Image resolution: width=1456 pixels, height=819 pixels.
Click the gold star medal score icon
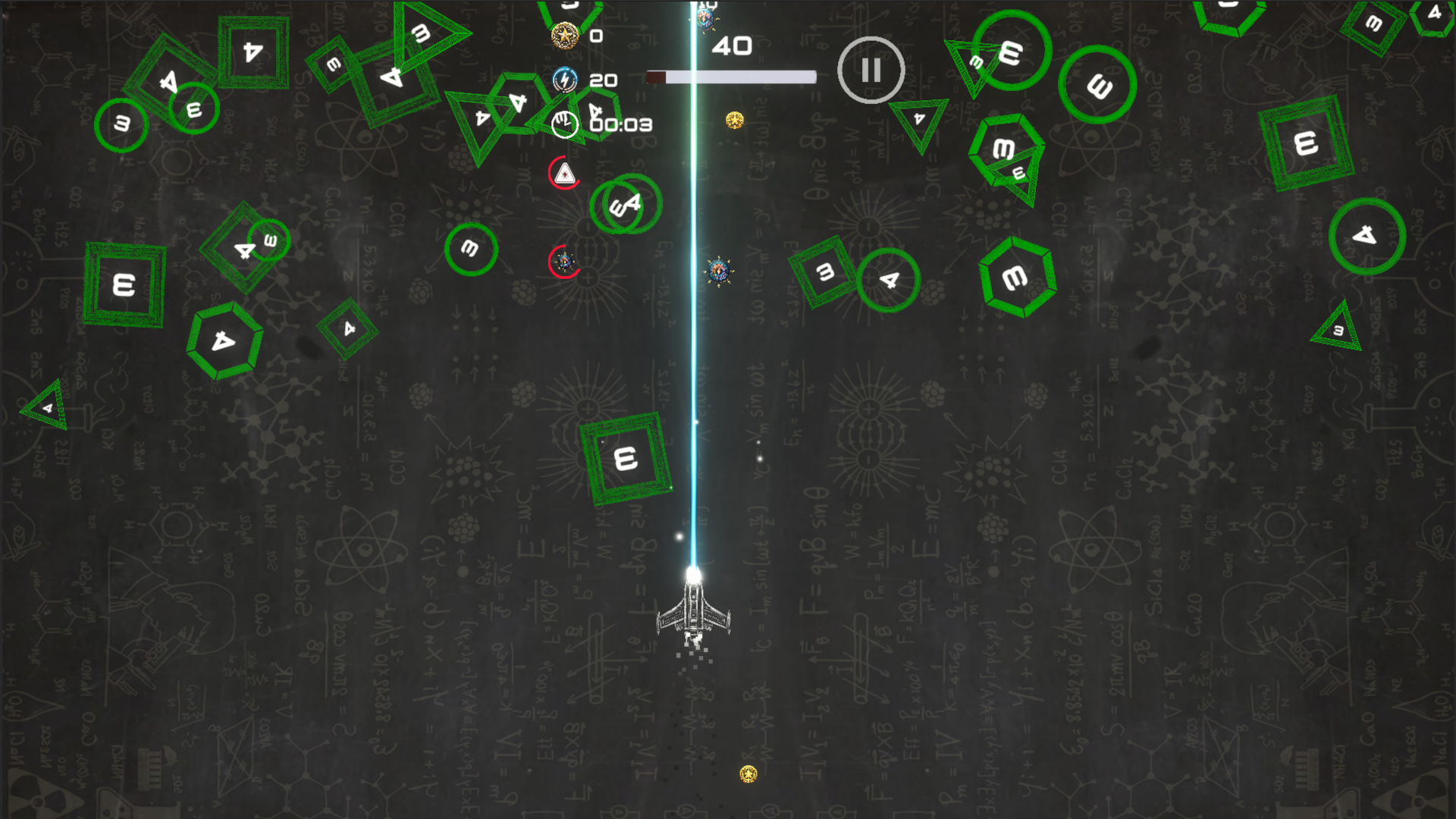click(565, 36)
